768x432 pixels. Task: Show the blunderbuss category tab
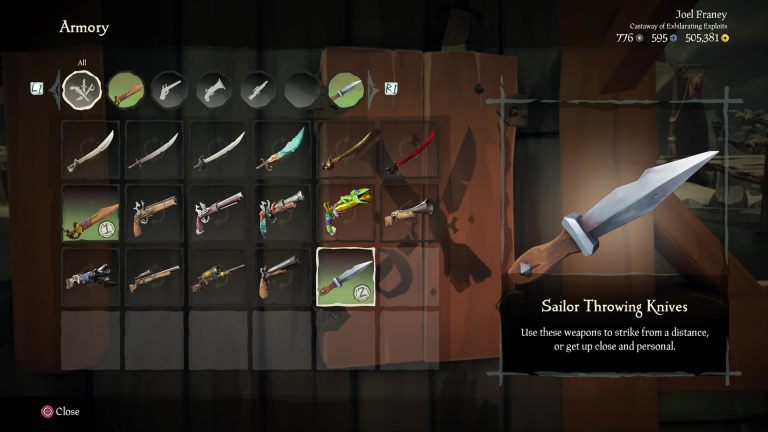pos(213,90)
